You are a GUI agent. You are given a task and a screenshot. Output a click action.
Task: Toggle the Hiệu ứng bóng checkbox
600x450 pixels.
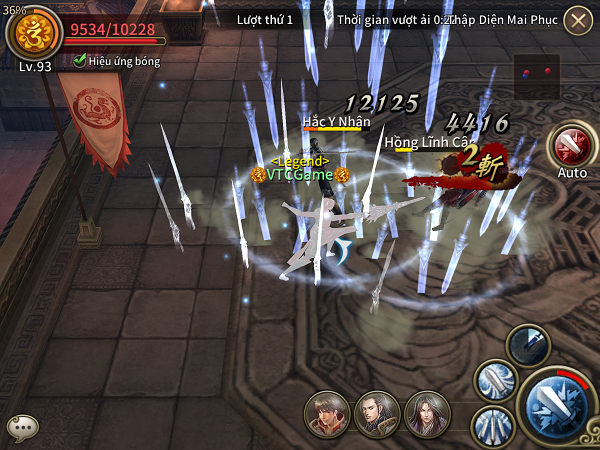tap(80, 61)
